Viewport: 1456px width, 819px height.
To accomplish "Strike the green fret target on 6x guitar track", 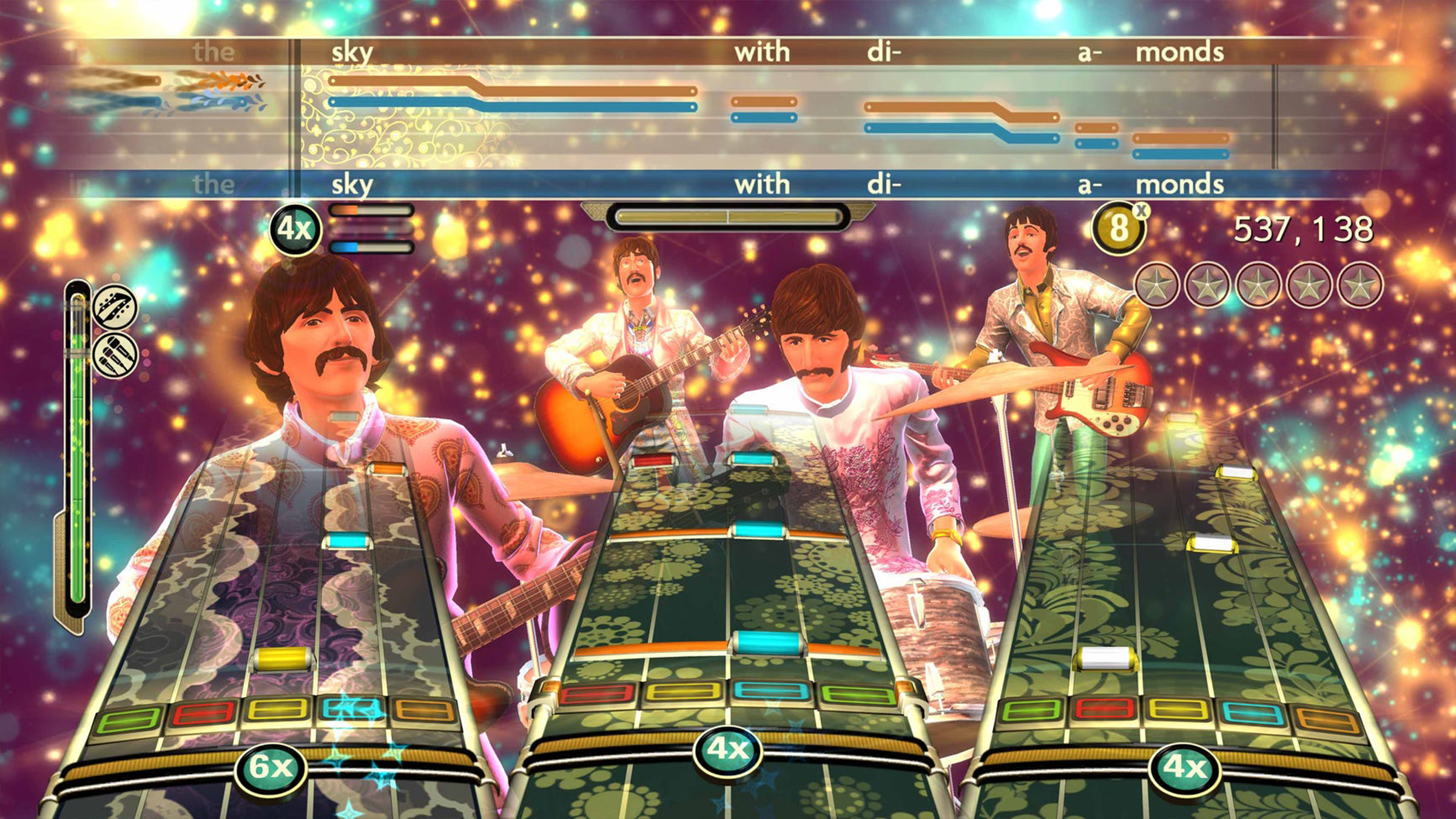I will (129, 720).
